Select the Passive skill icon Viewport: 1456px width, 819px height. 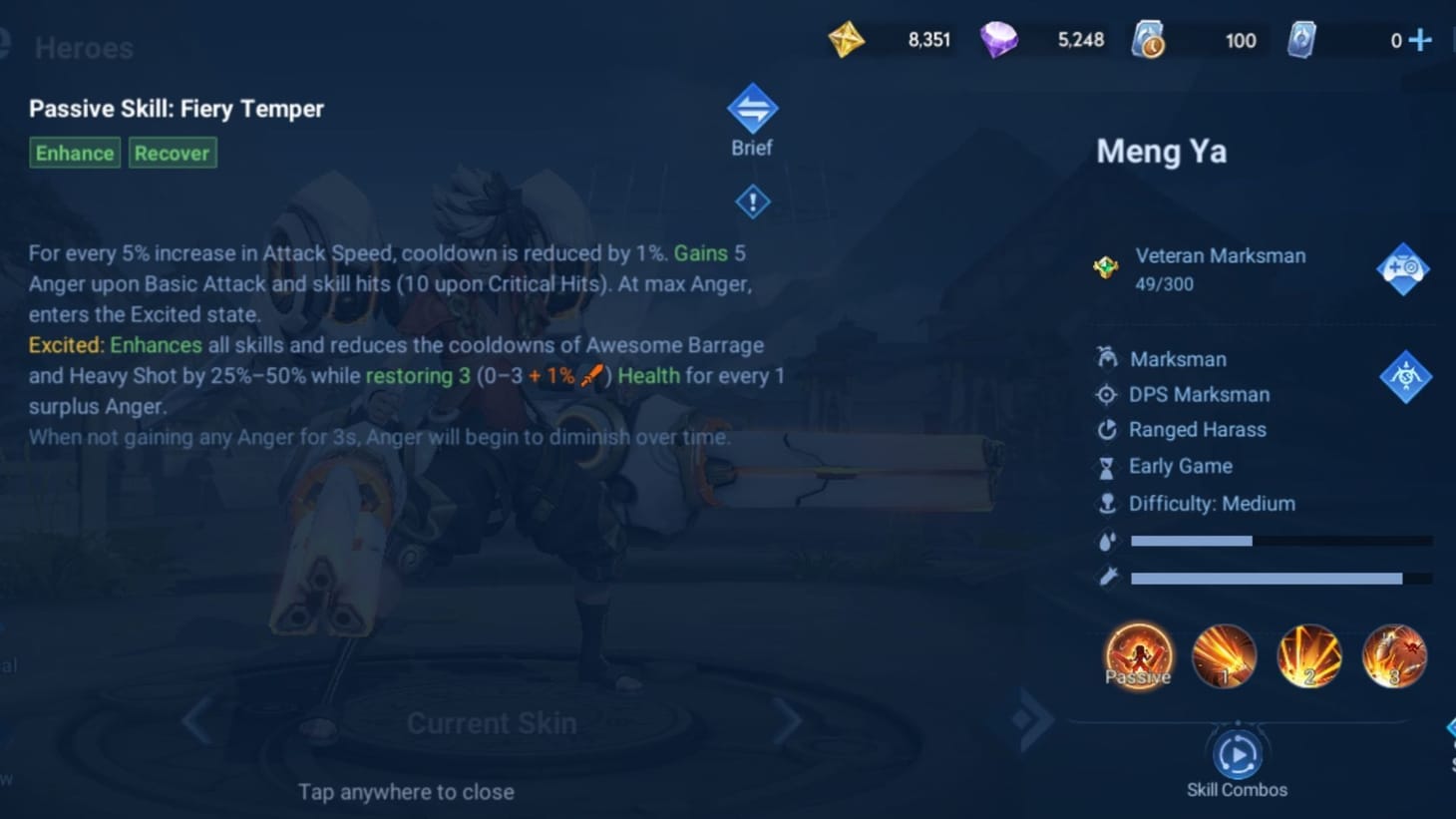1138,656
